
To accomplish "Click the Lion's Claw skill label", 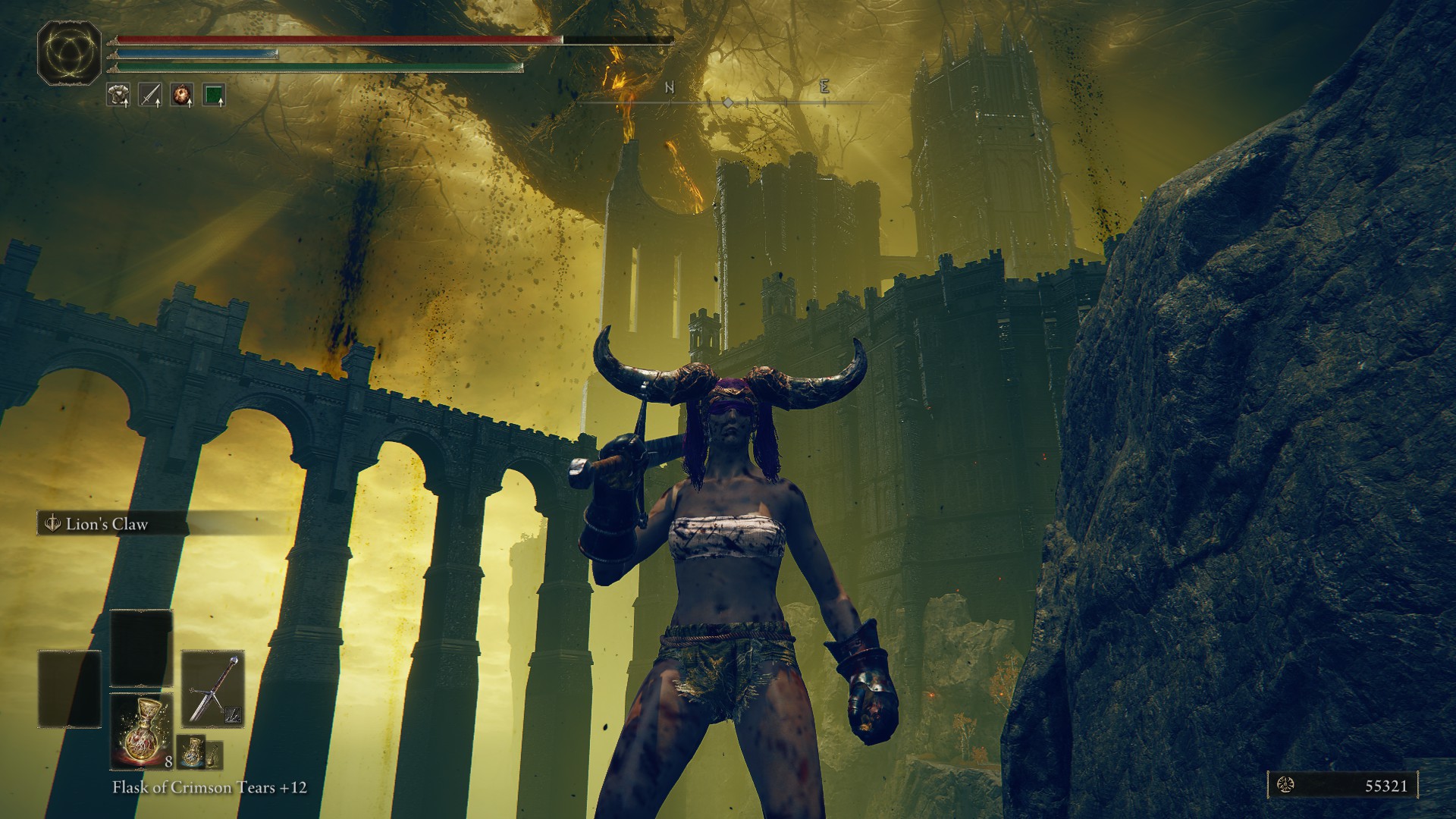I will tap(106, 524).
